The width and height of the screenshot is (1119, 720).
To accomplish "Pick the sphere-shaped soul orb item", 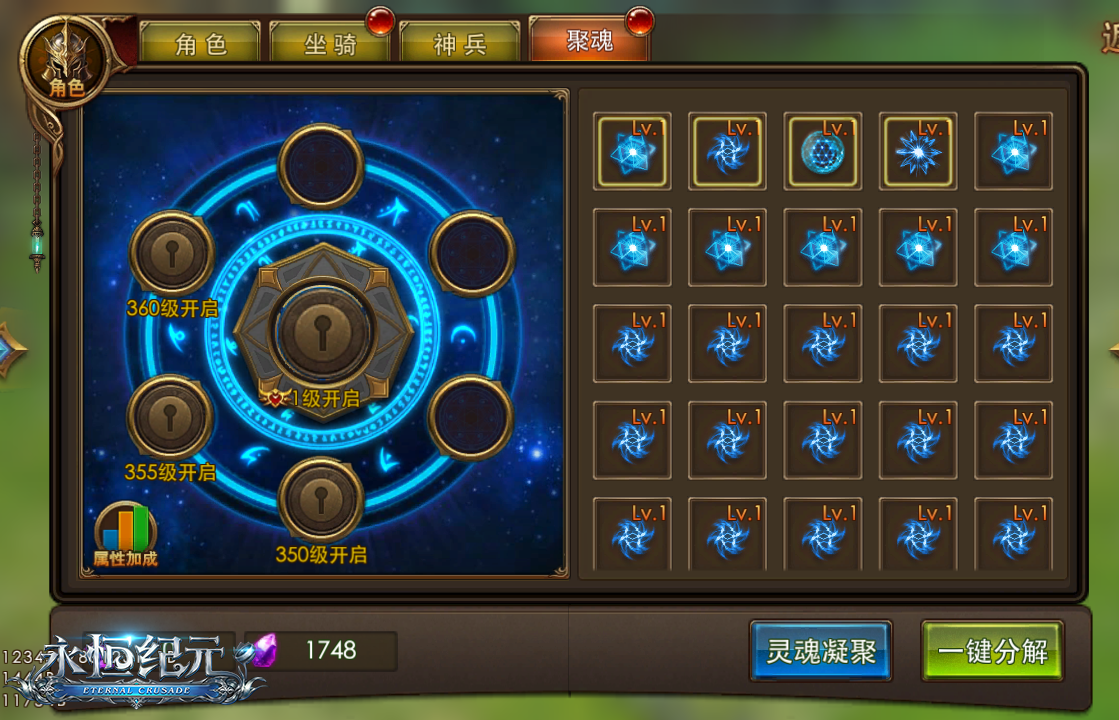I will pyautogui.click(x=823, y=151).
